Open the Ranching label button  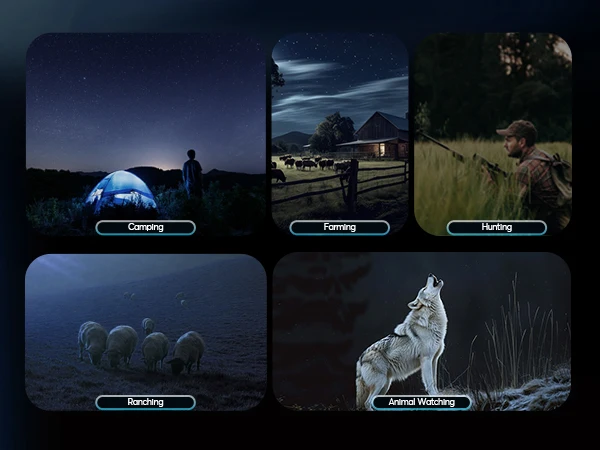pyautogui.click(x=145, y=402)
